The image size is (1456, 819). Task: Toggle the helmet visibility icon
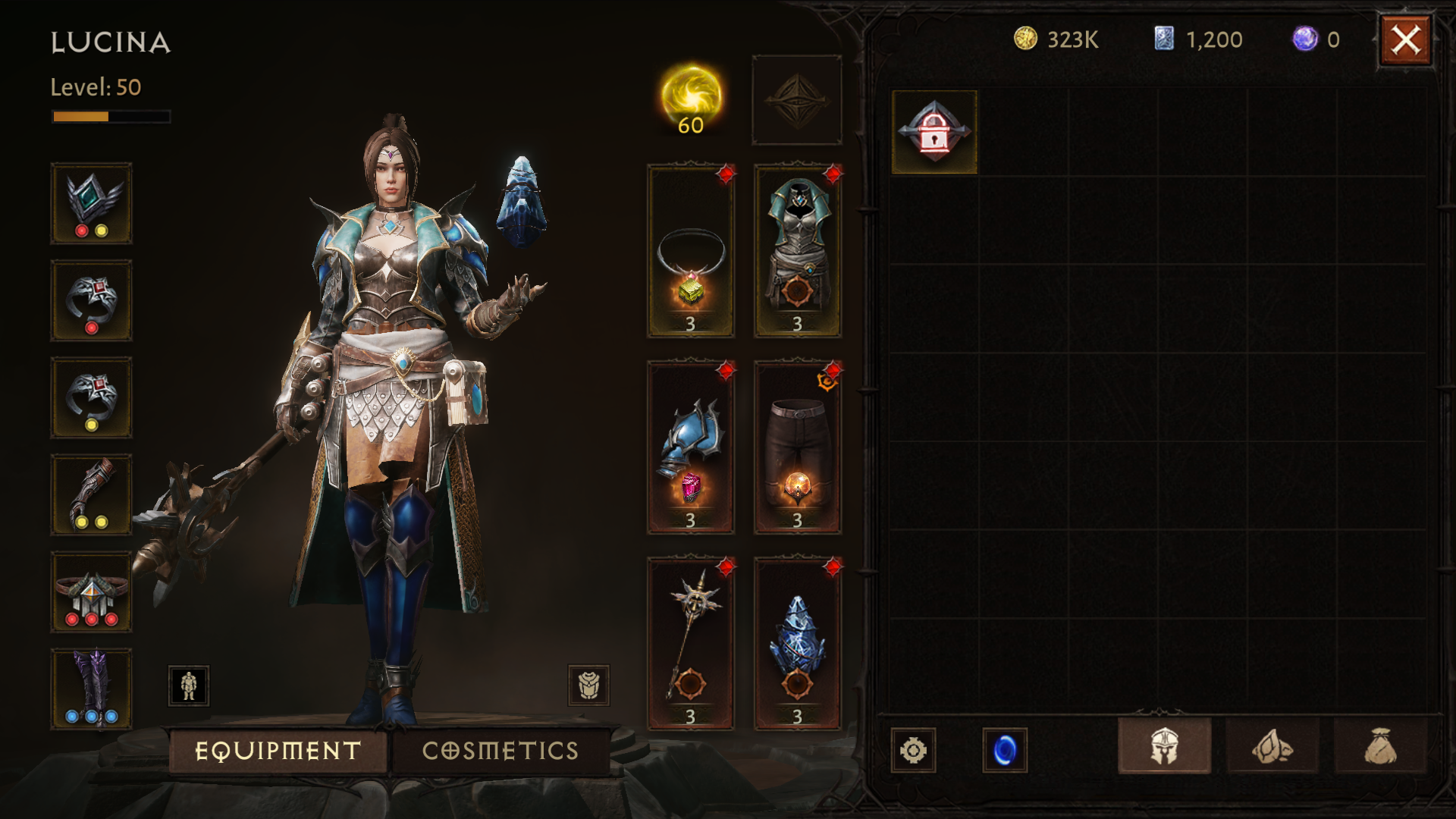click(588, 686)
